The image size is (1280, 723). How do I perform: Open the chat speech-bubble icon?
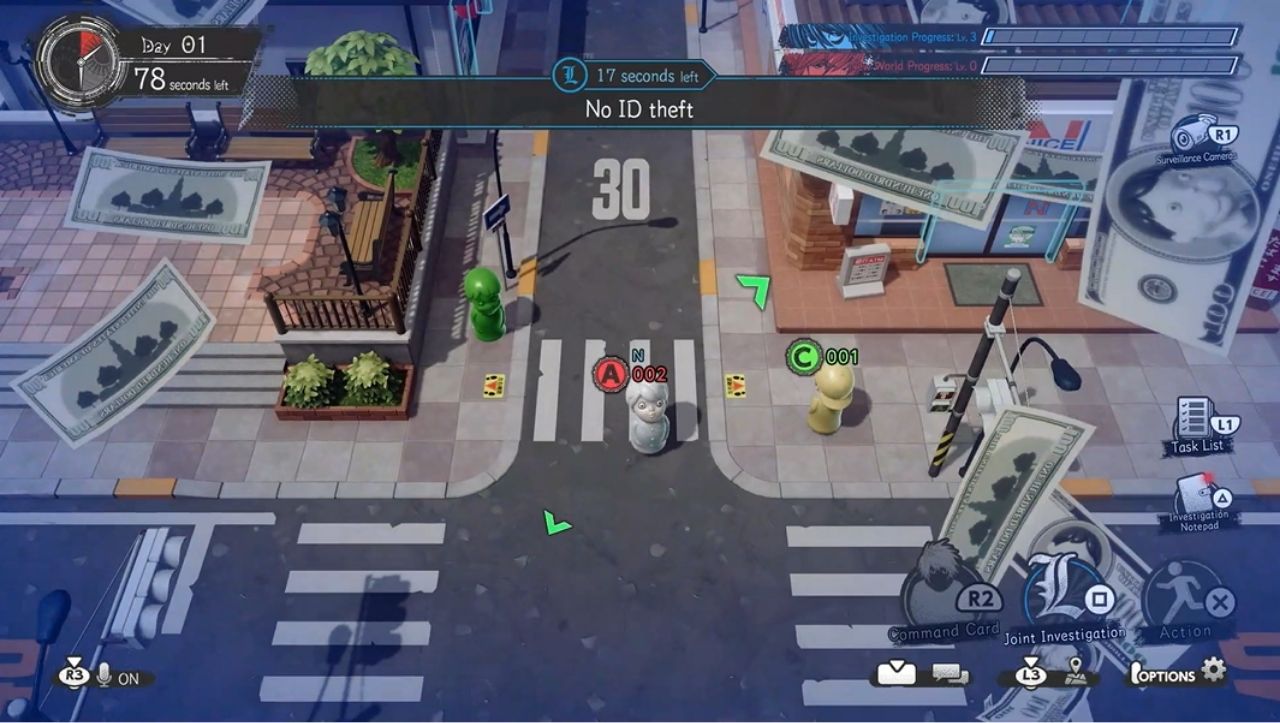[951, 674]
